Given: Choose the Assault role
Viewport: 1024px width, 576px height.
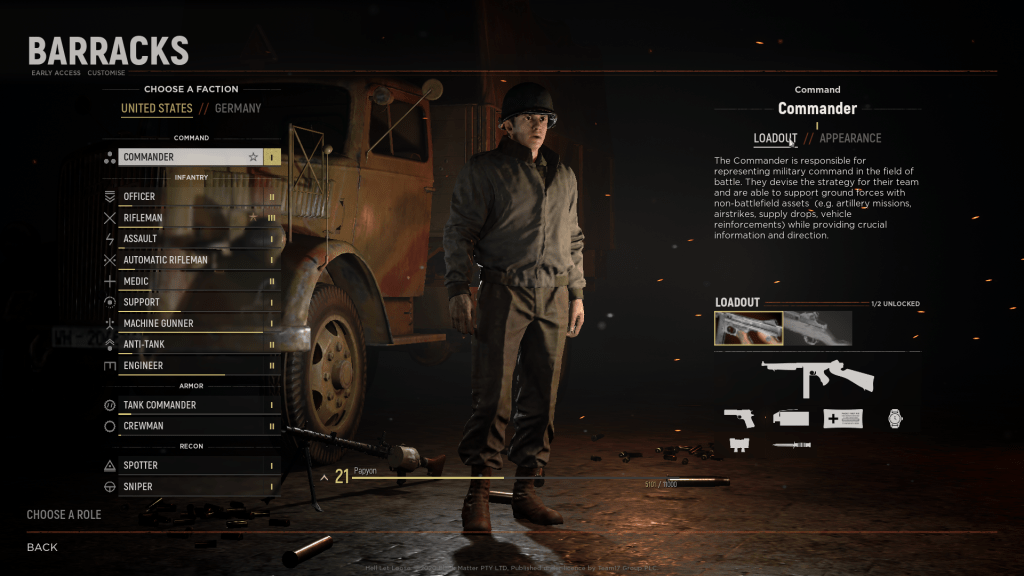Looking at the screenshot, I should point(190,239).
